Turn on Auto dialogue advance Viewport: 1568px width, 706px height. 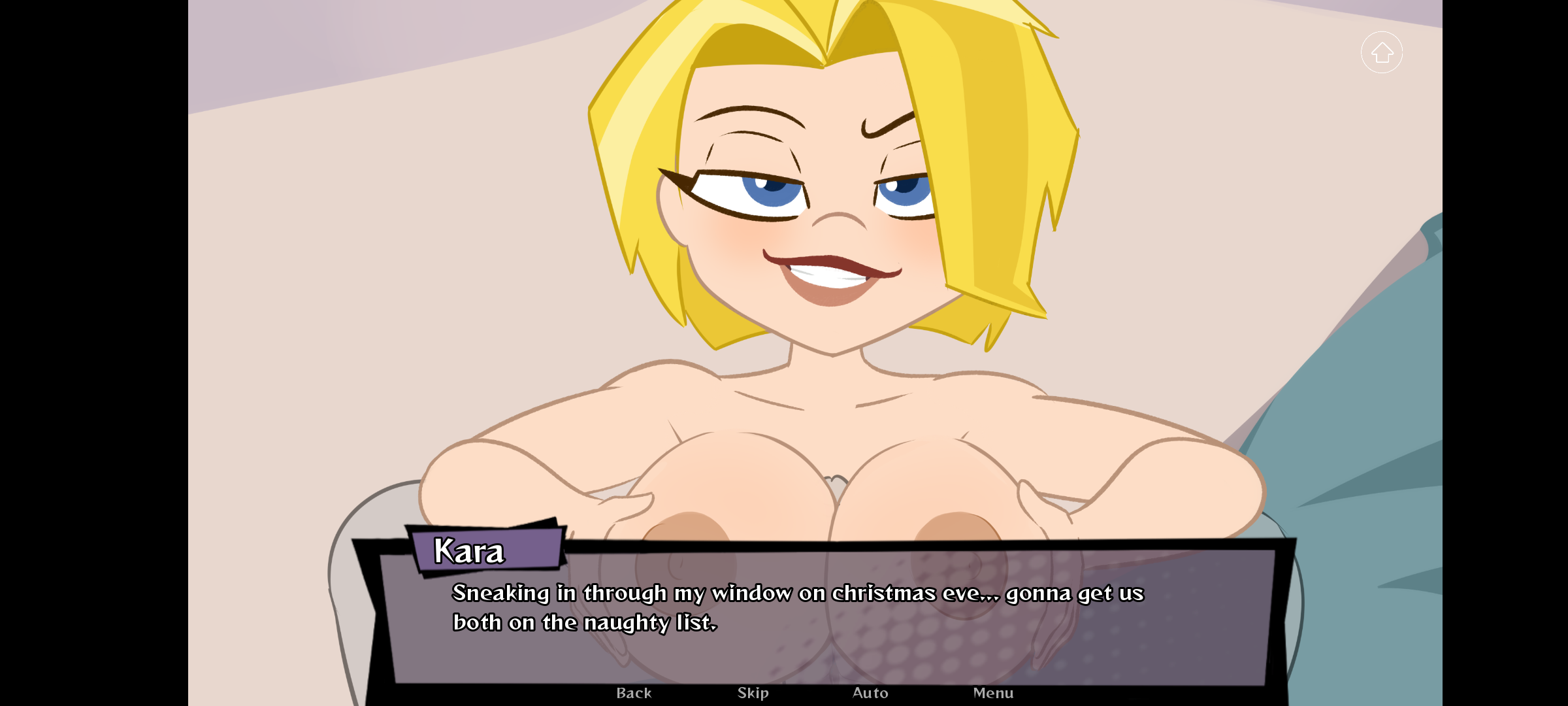[870, 693]
